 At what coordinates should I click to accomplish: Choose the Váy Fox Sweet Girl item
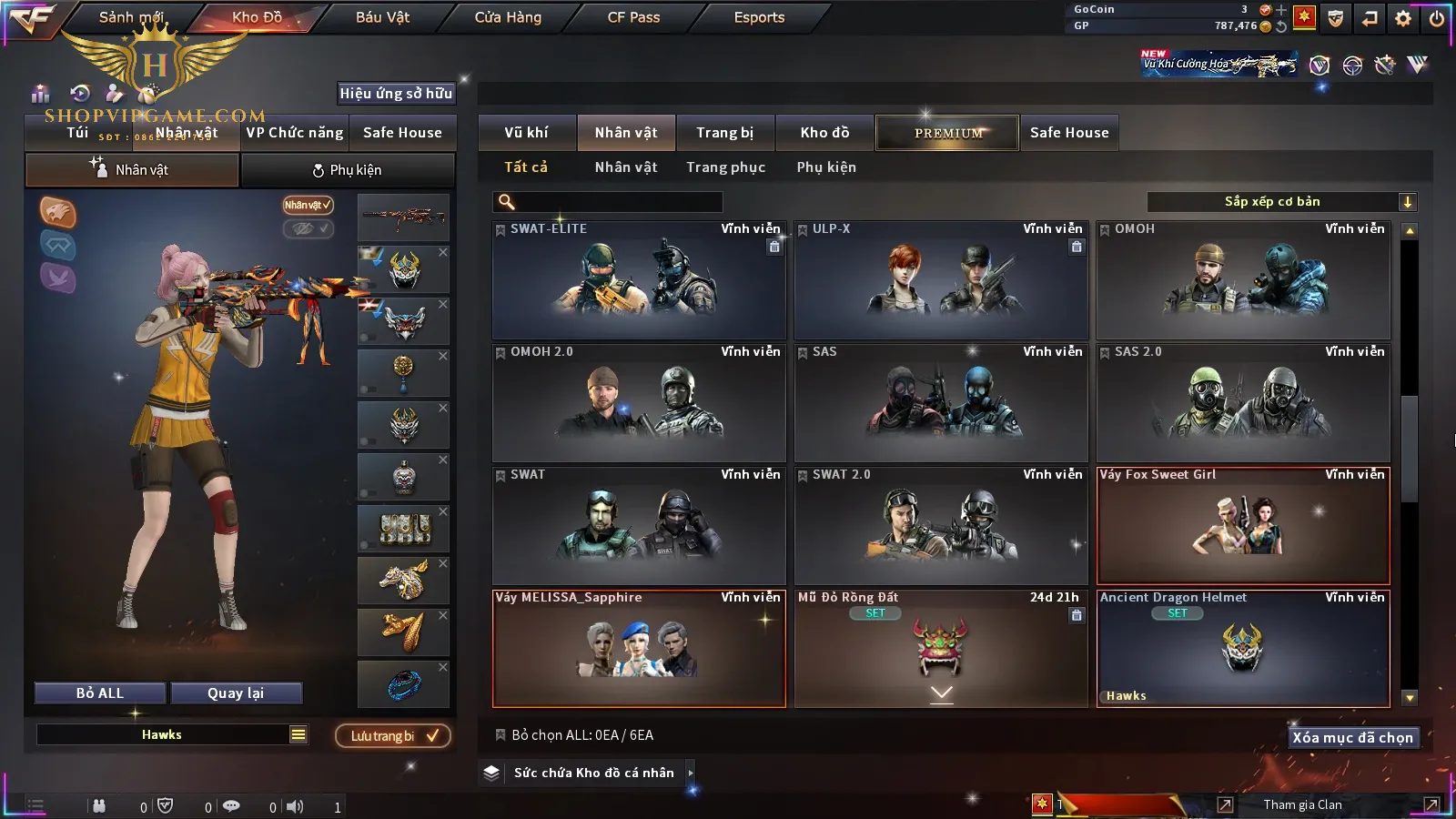tap(1243, 526)
